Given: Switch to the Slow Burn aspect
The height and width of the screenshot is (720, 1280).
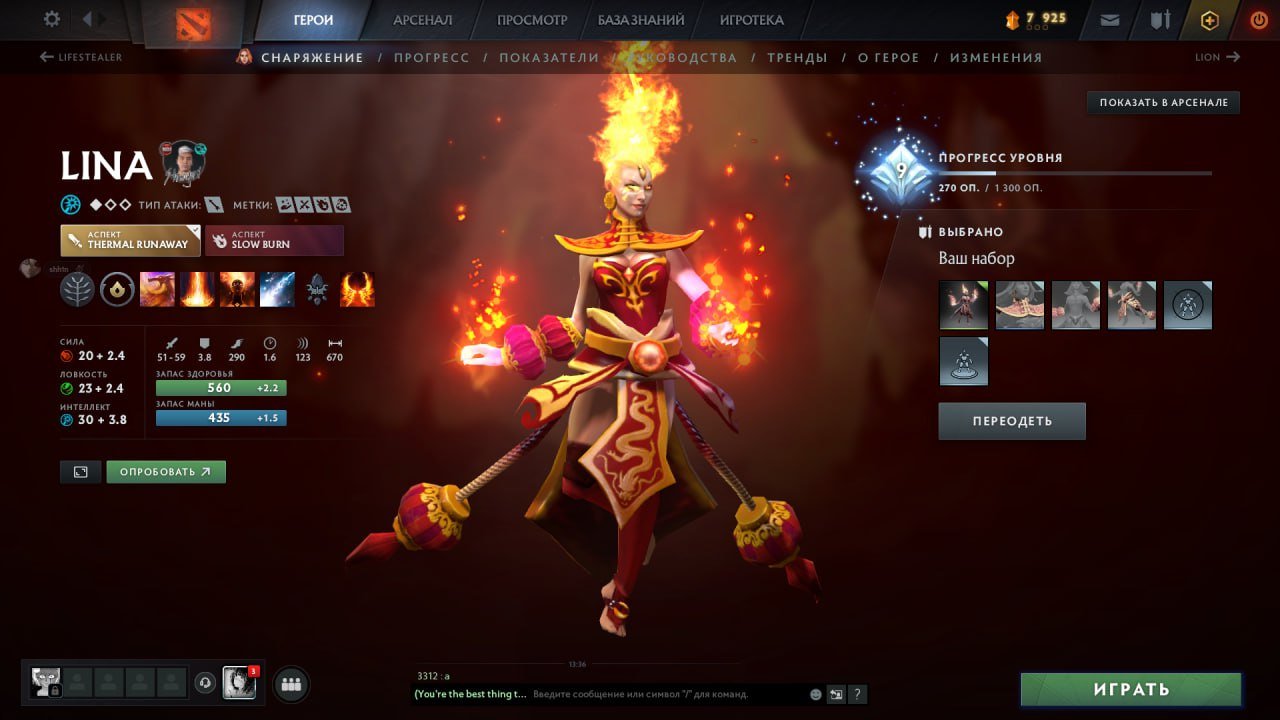Looking at the screenshot, I should tap(275, 240).
